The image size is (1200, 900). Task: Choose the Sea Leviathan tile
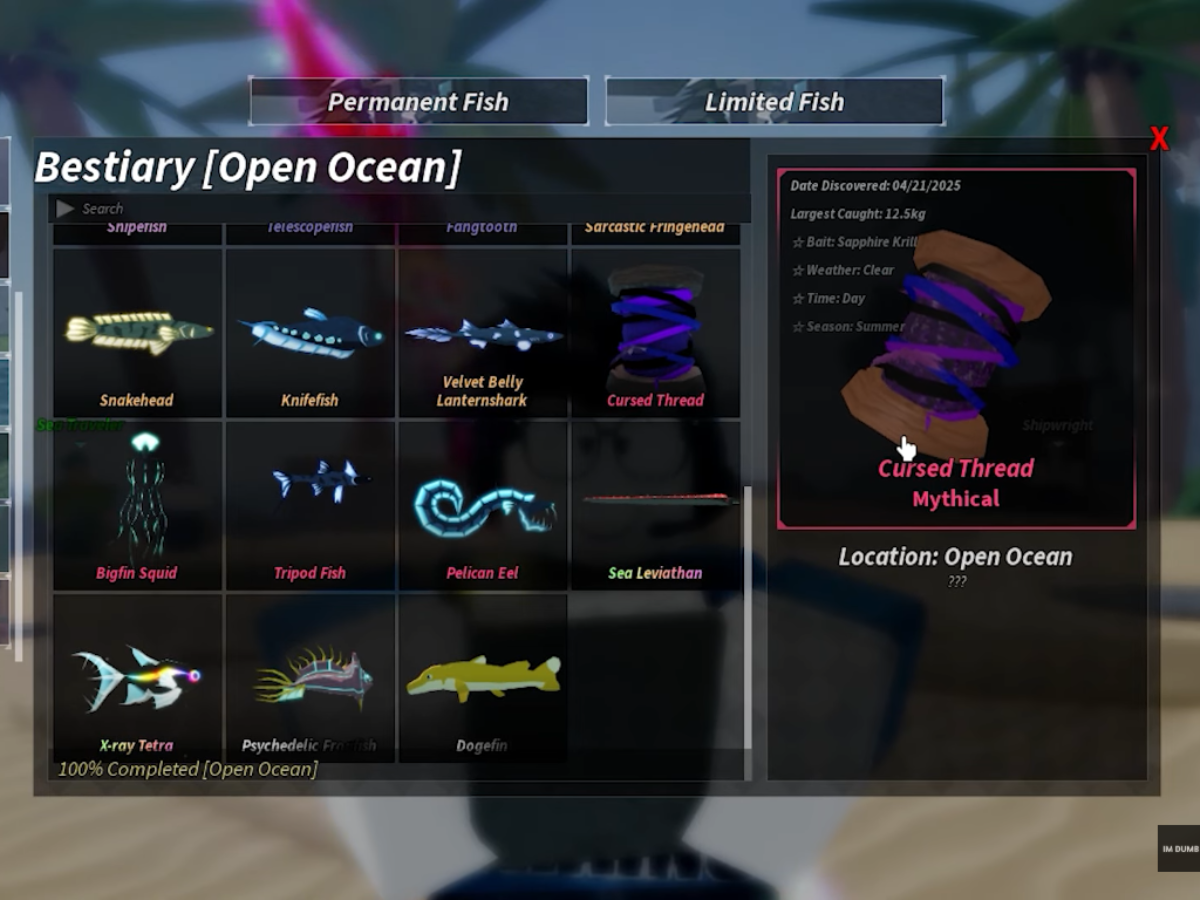[655, 505]
